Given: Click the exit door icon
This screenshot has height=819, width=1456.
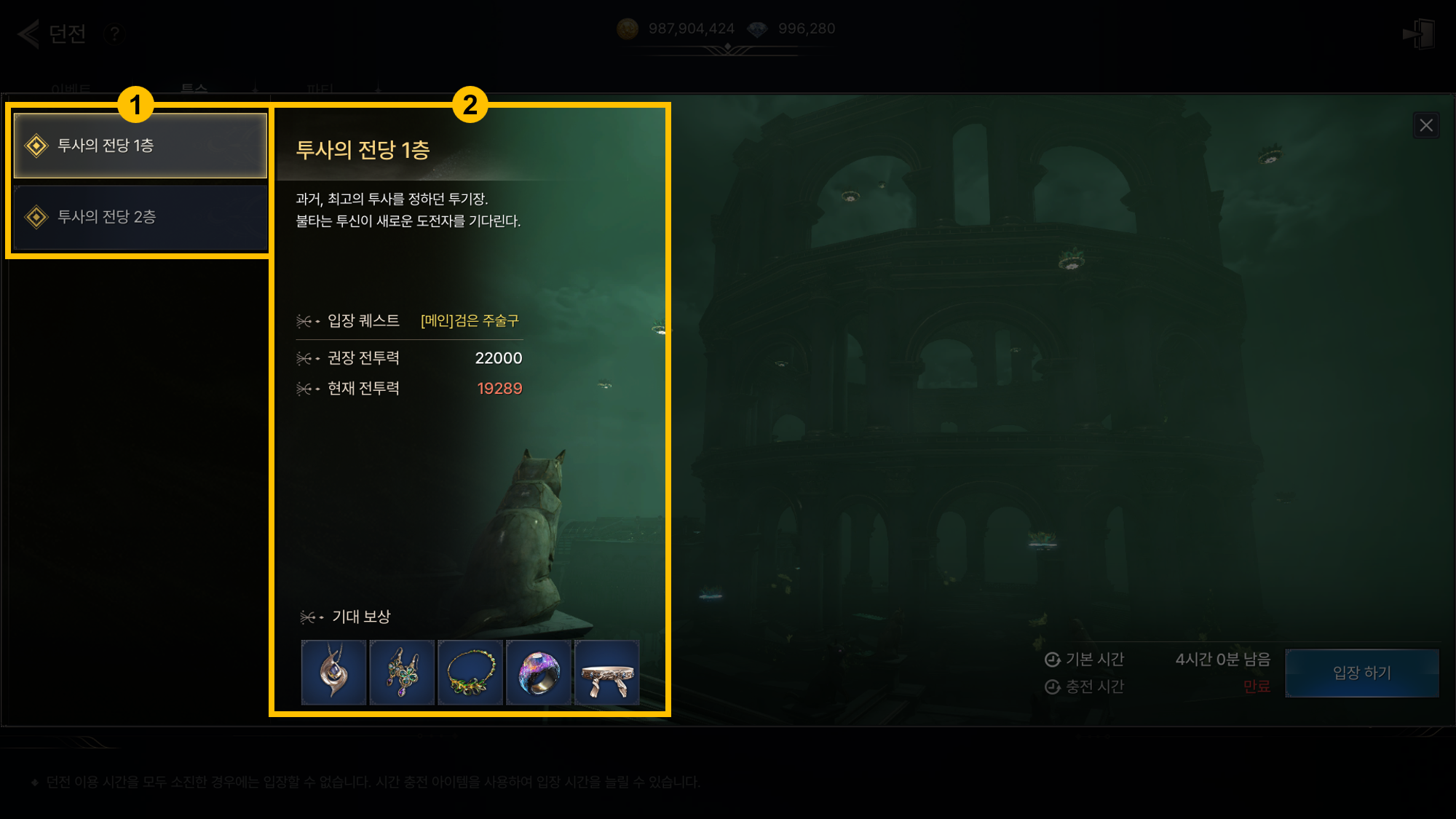Looking at the screenshot, I should coord(1418,33).
